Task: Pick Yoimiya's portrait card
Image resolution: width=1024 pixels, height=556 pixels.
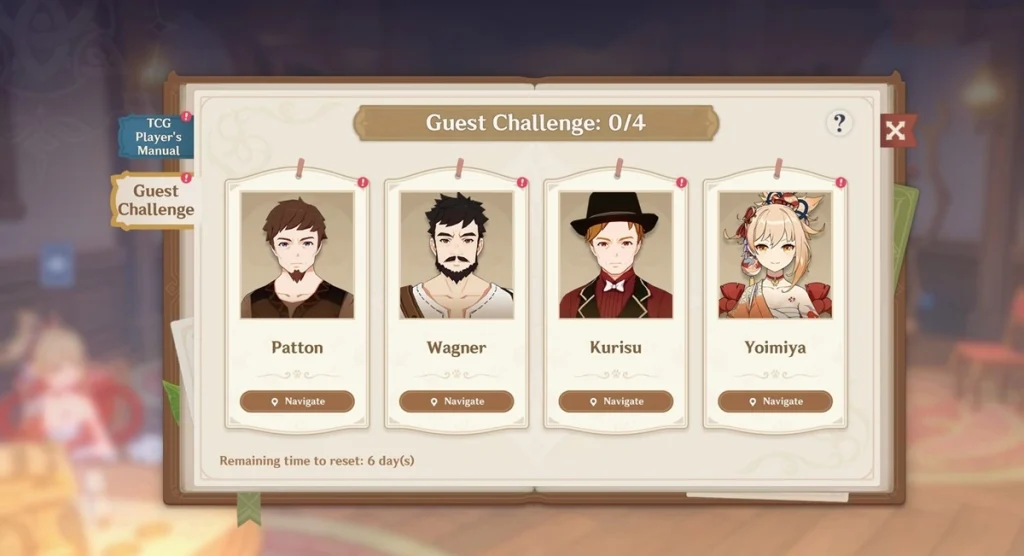Action: (x=775, y=256)
